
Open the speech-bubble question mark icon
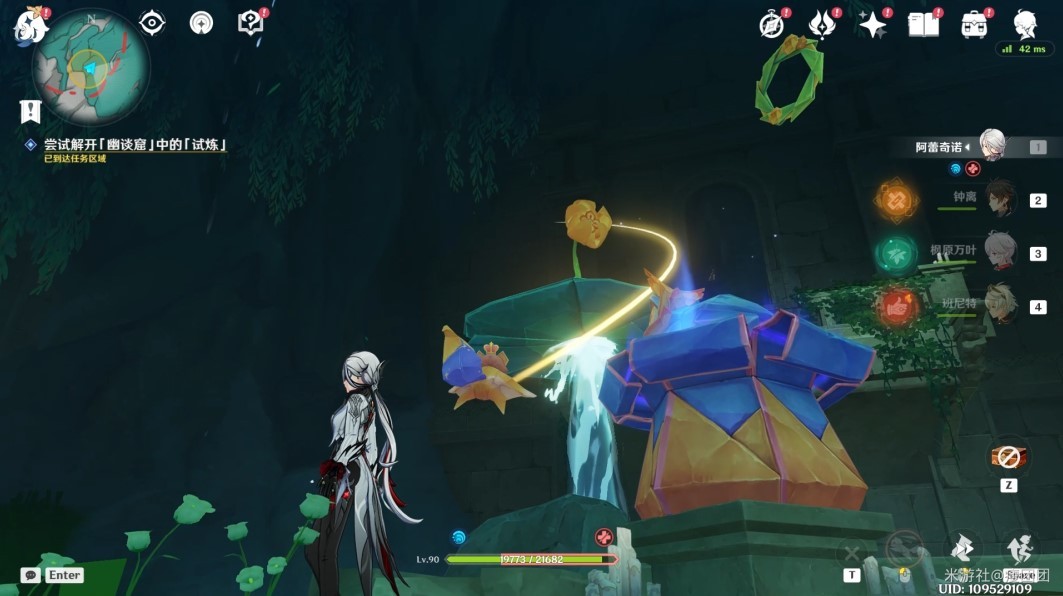pos(251,22)
